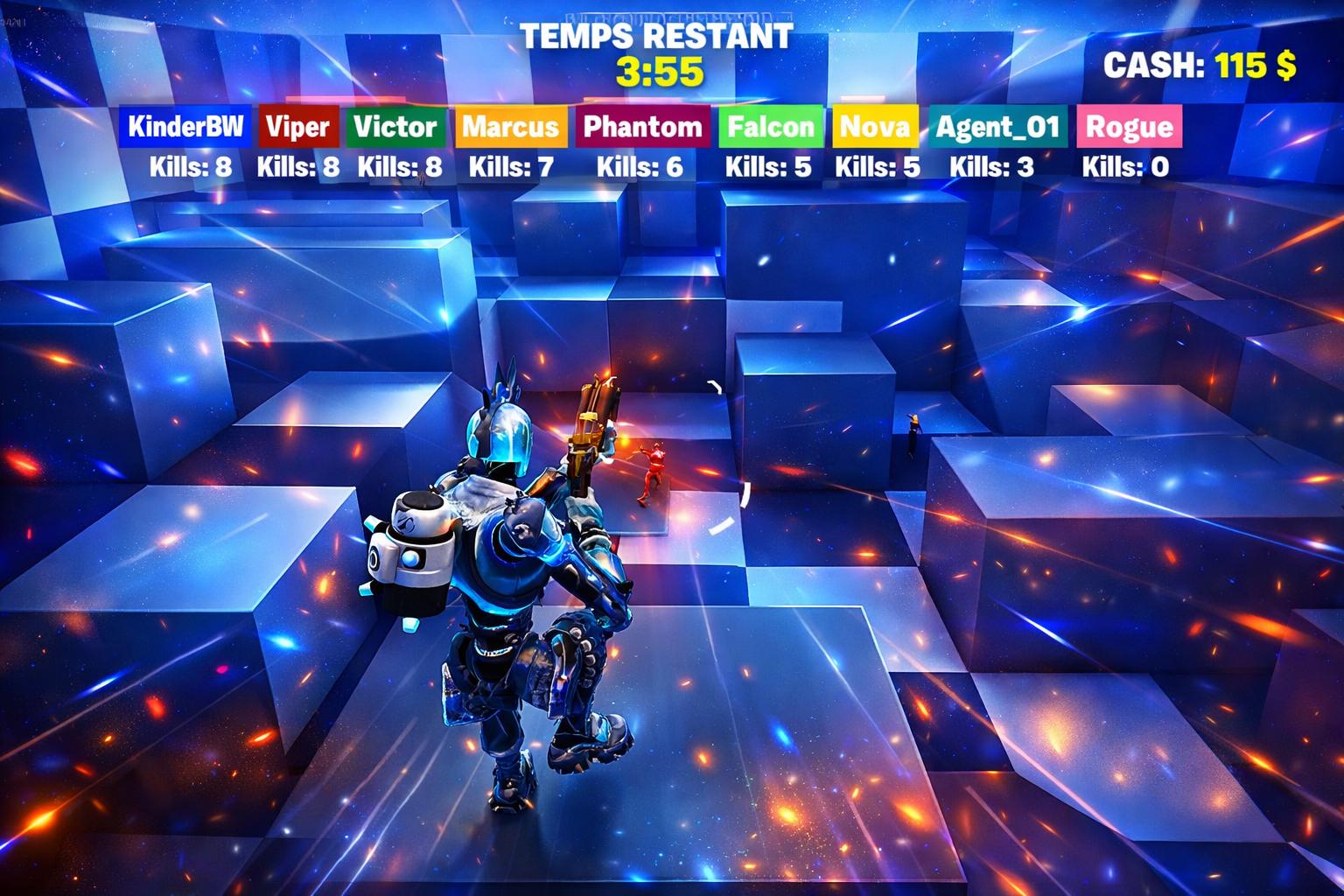Choose the green Victor name tag
The image size is (1344, 896).
coord(395,127)
